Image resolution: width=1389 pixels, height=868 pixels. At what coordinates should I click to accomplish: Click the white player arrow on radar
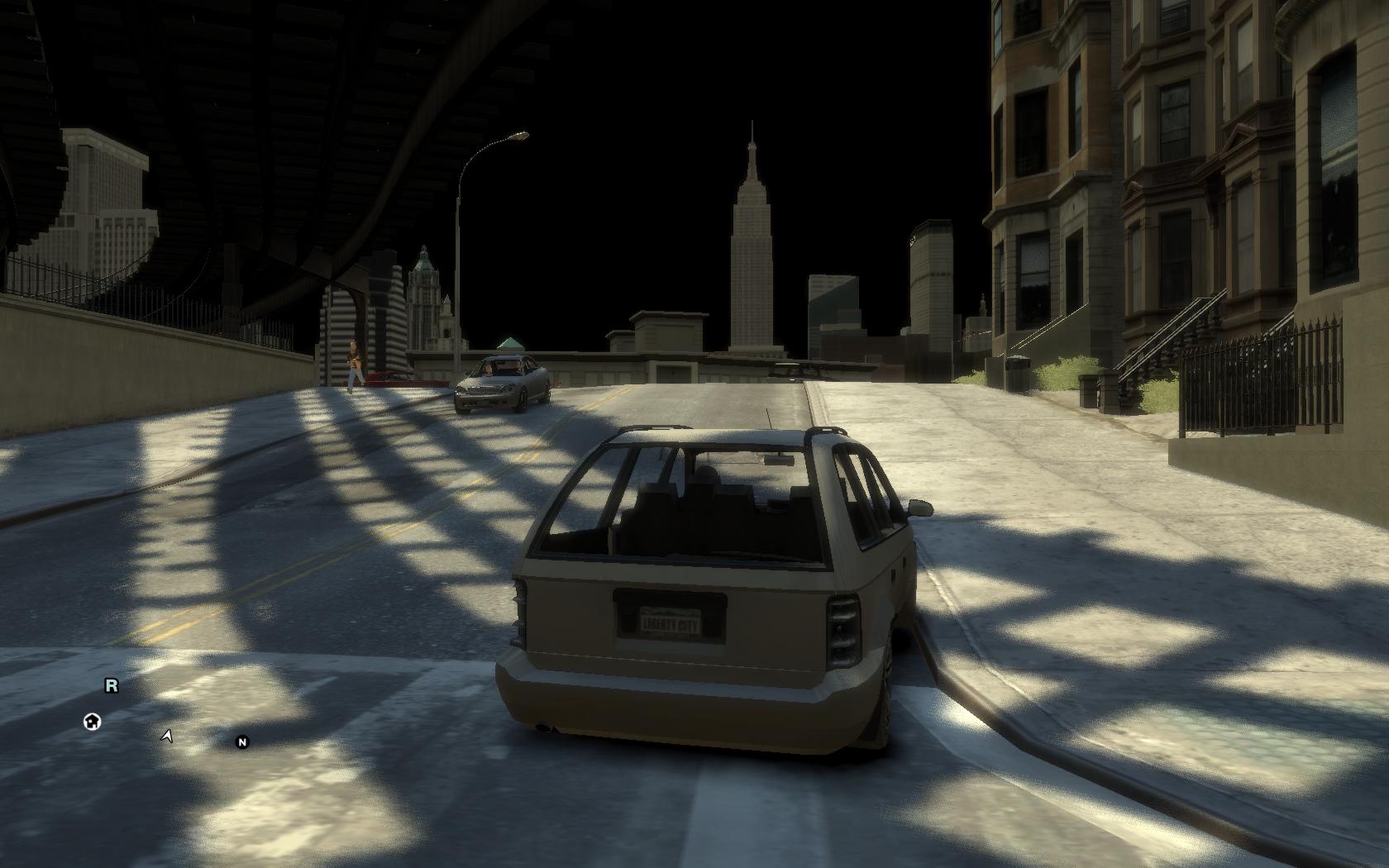(x=168, y=736)
